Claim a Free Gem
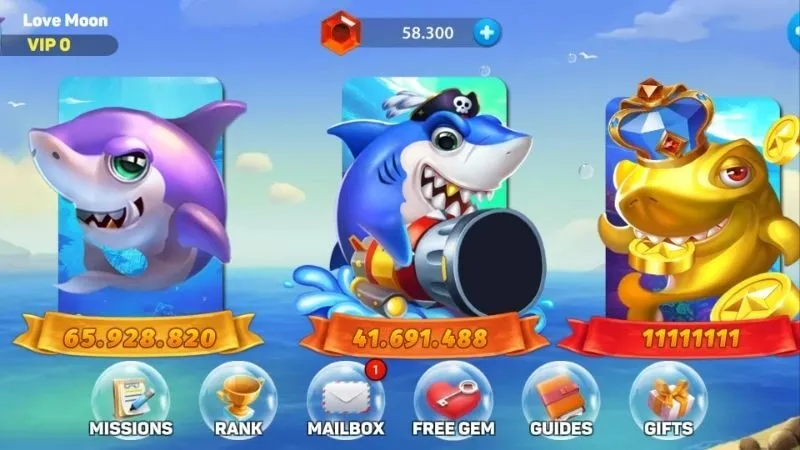This screenshot has height=450, width=800. point(453,400)
